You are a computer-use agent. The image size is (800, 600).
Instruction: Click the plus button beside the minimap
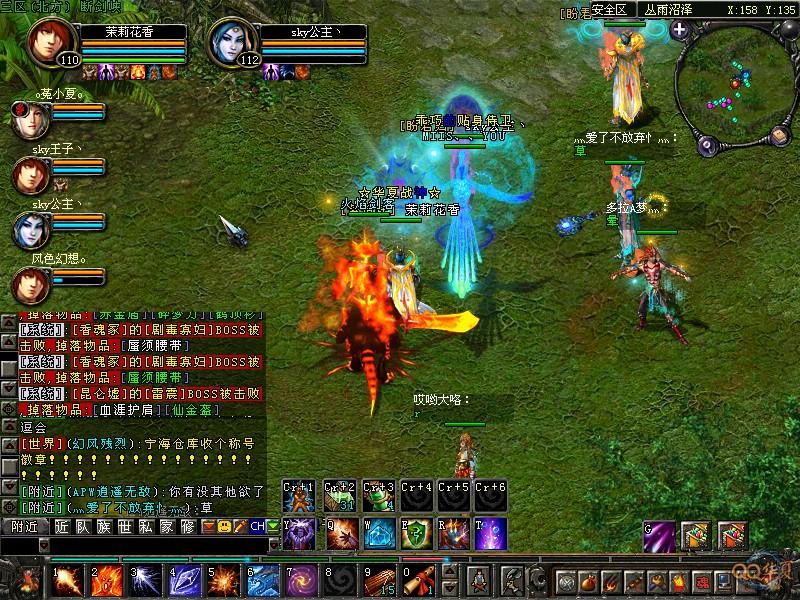pyautogui.click(x=680, y=30)
